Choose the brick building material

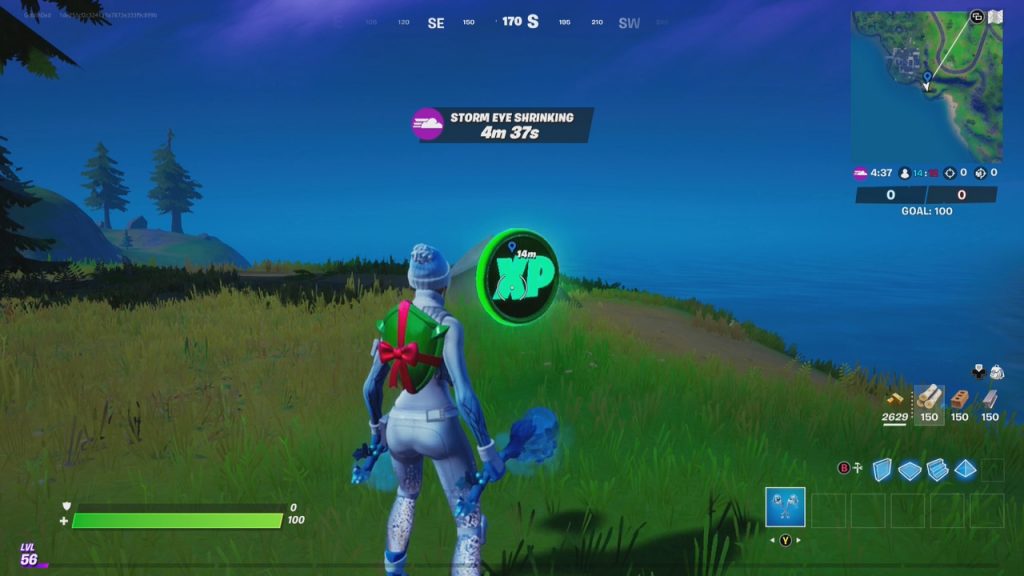tap(959, 399)
